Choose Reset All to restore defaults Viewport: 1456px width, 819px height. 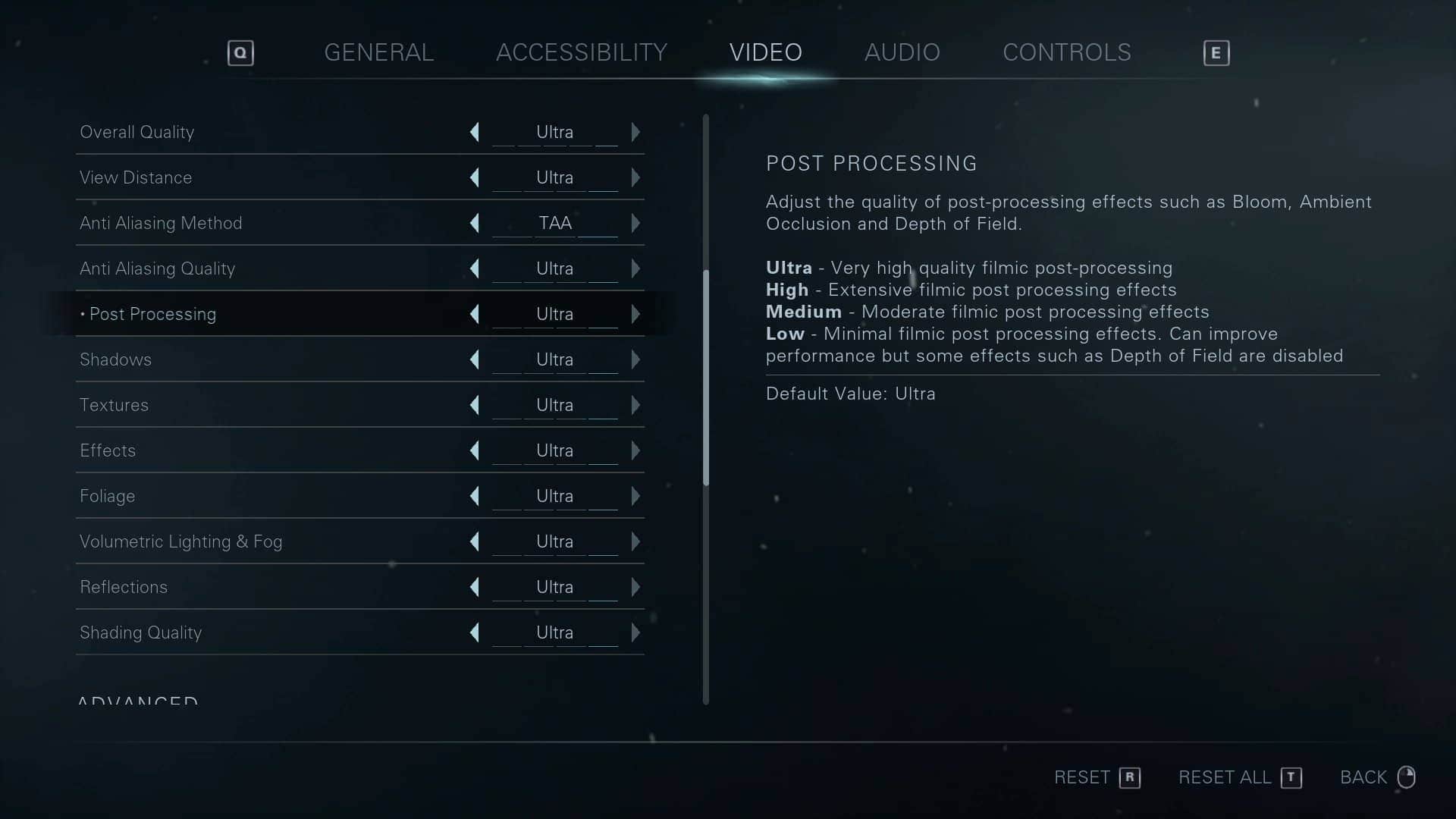tap(1239, 777)
